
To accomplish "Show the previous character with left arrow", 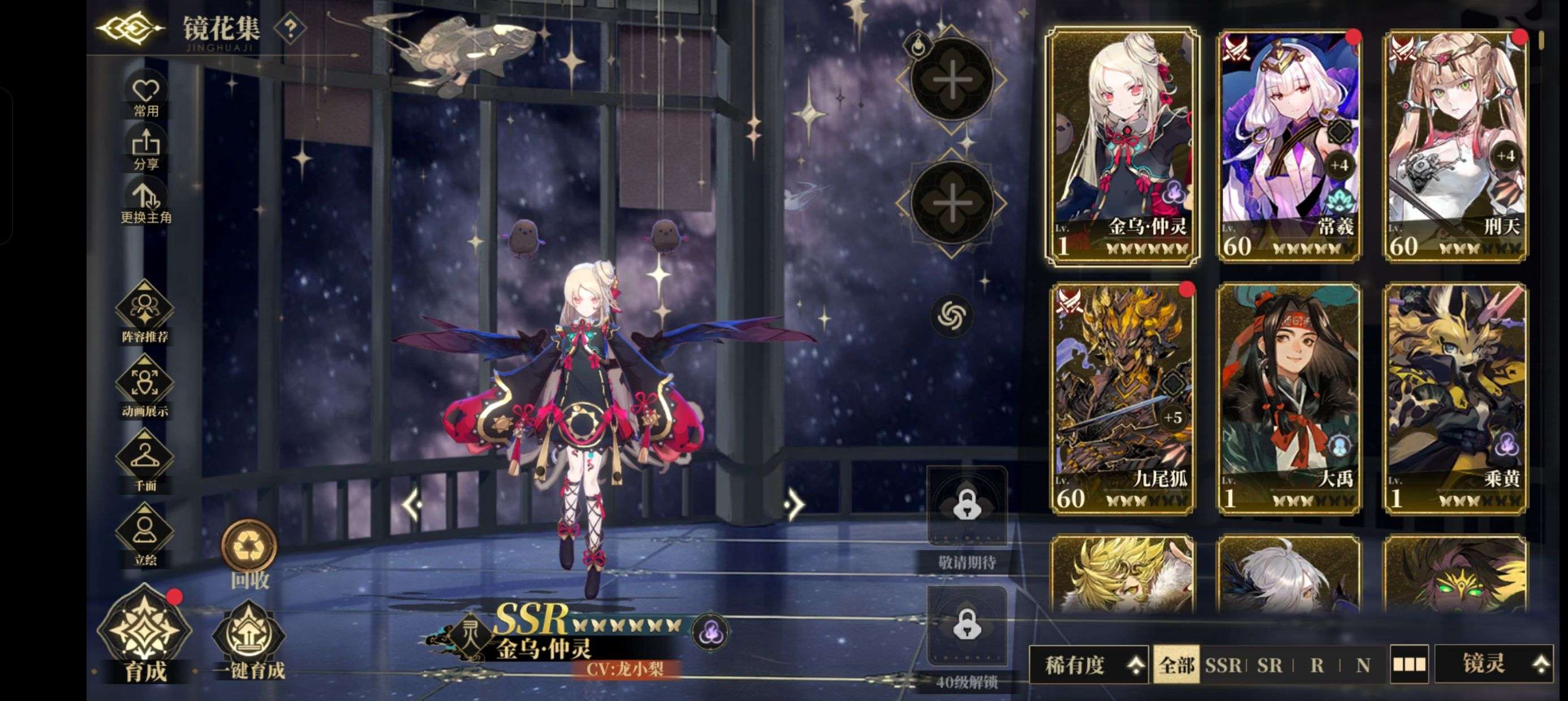I will tap(413, 504).
